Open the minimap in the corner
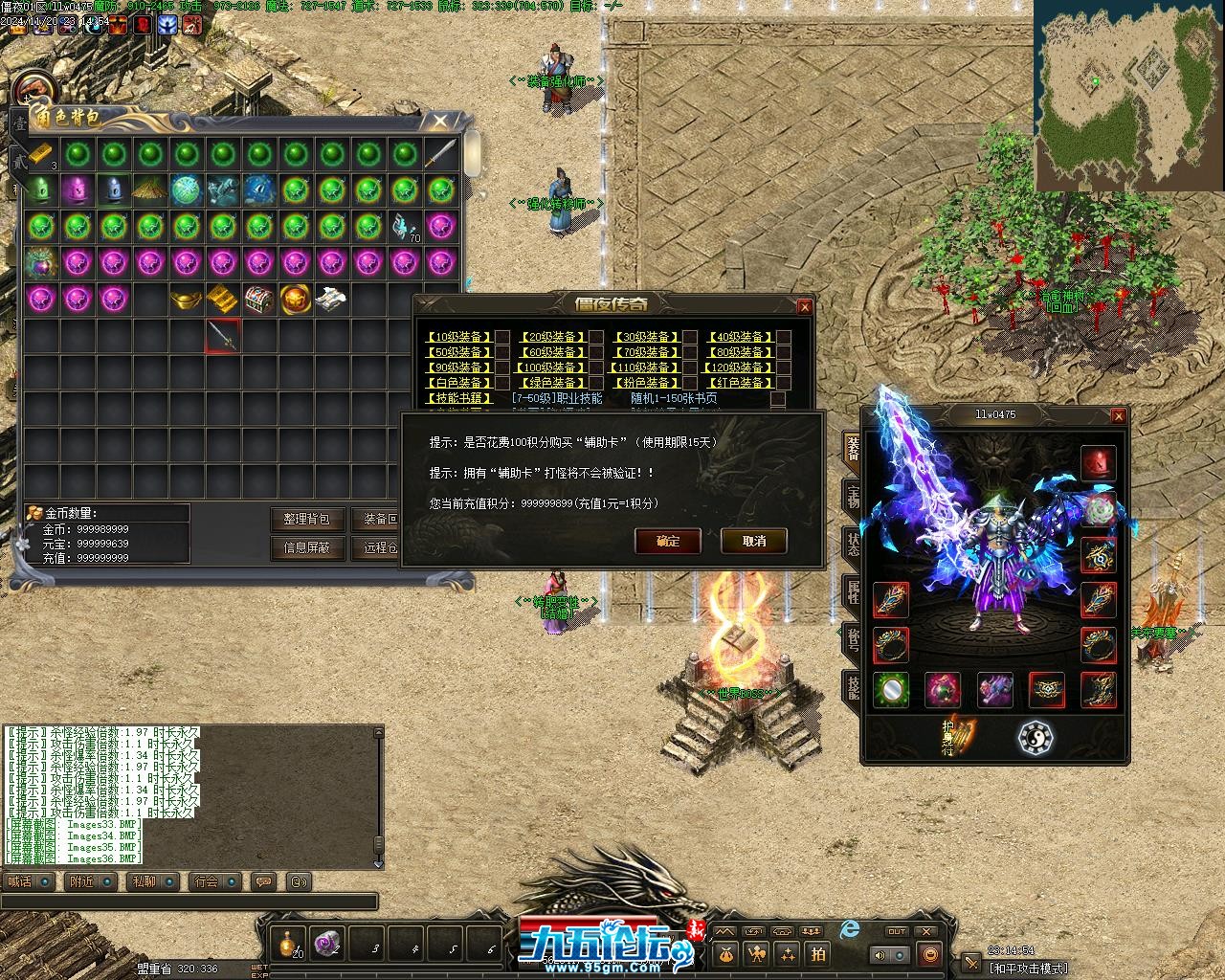Screen dimensions: 1225x980 (x=1127, y=94)
